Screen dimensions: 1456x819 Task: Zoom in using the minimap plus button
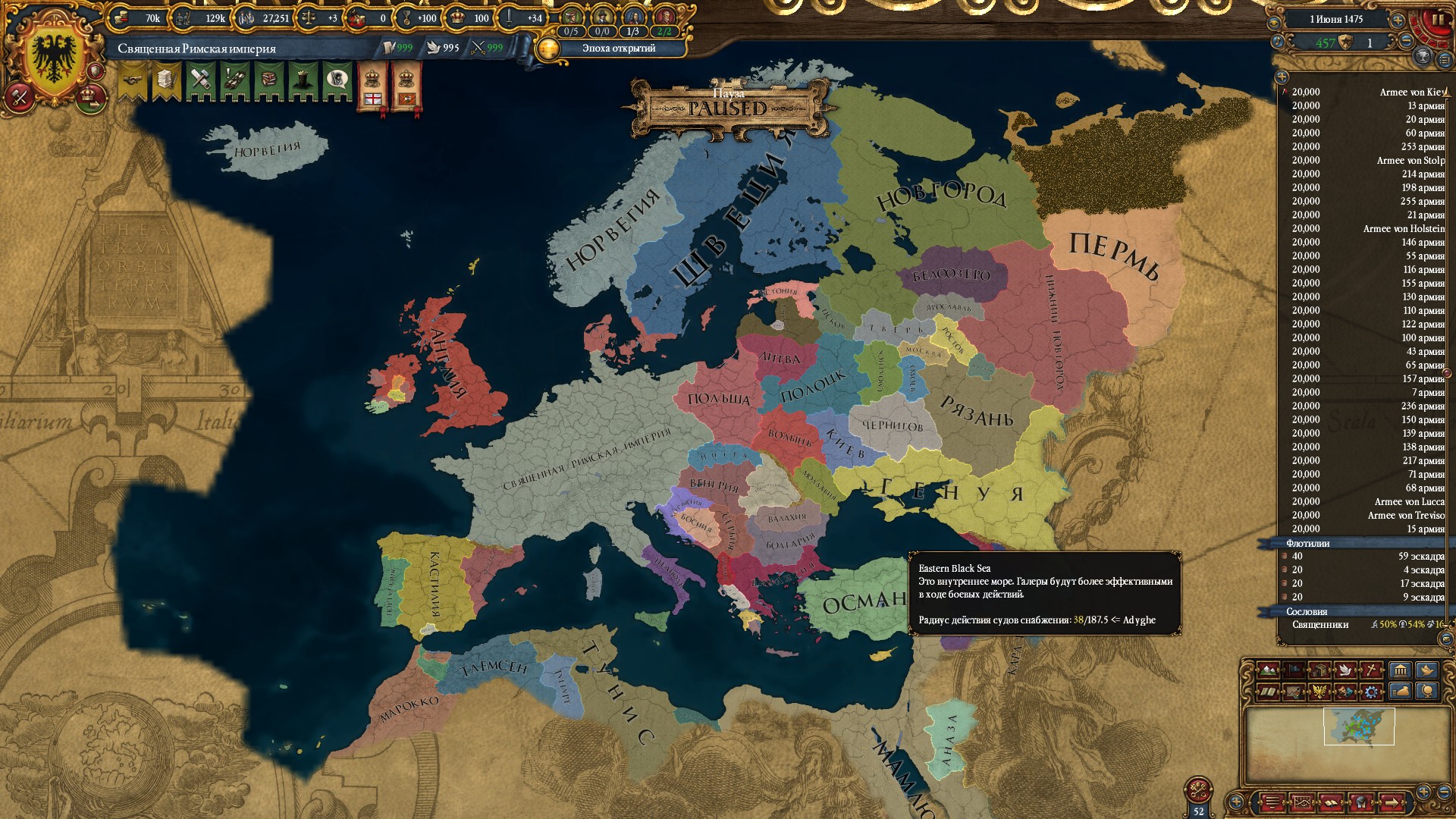1423,792
